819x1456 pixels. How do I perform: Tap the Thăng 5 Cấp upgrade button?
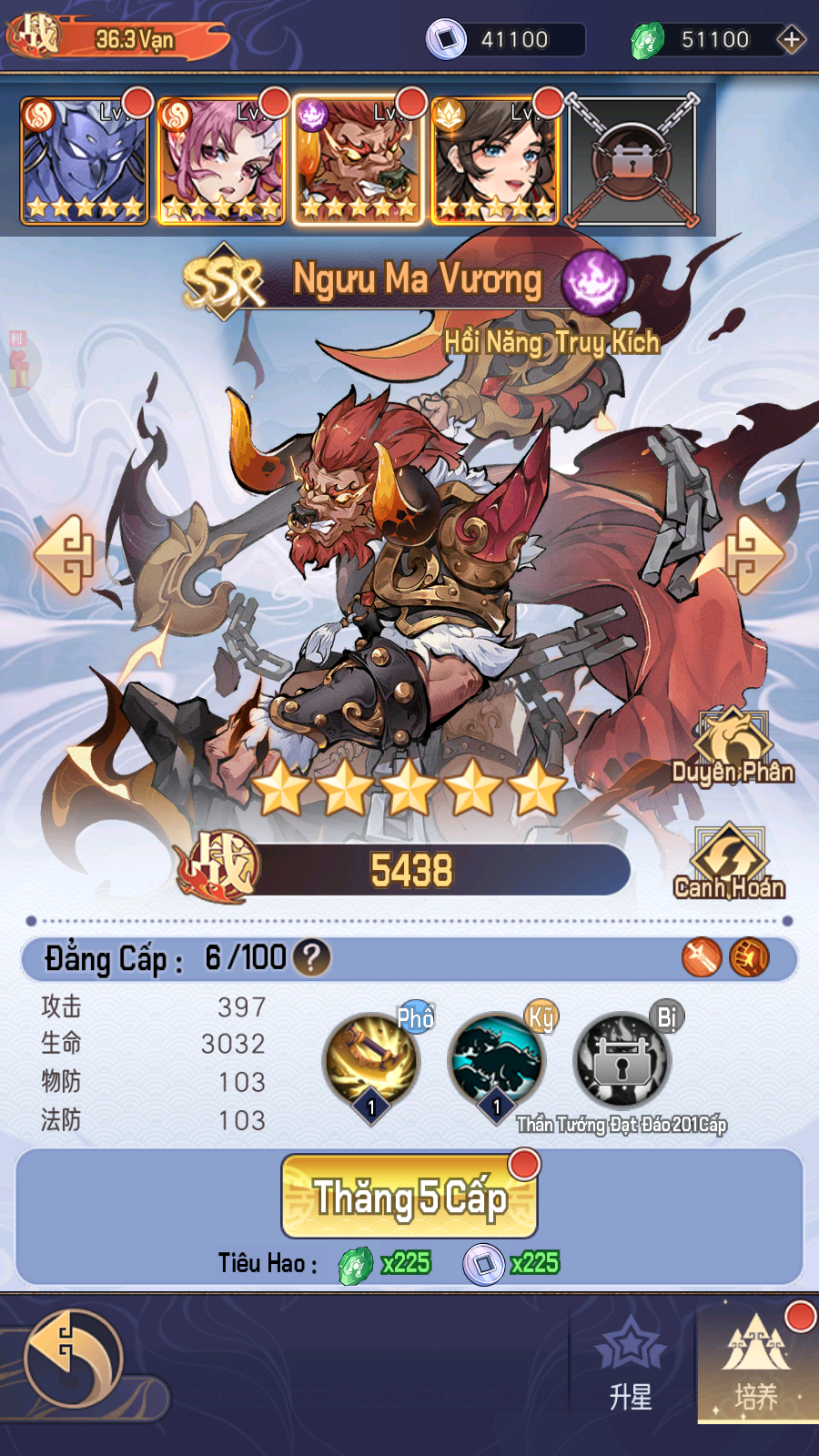tap(409, 1196)
